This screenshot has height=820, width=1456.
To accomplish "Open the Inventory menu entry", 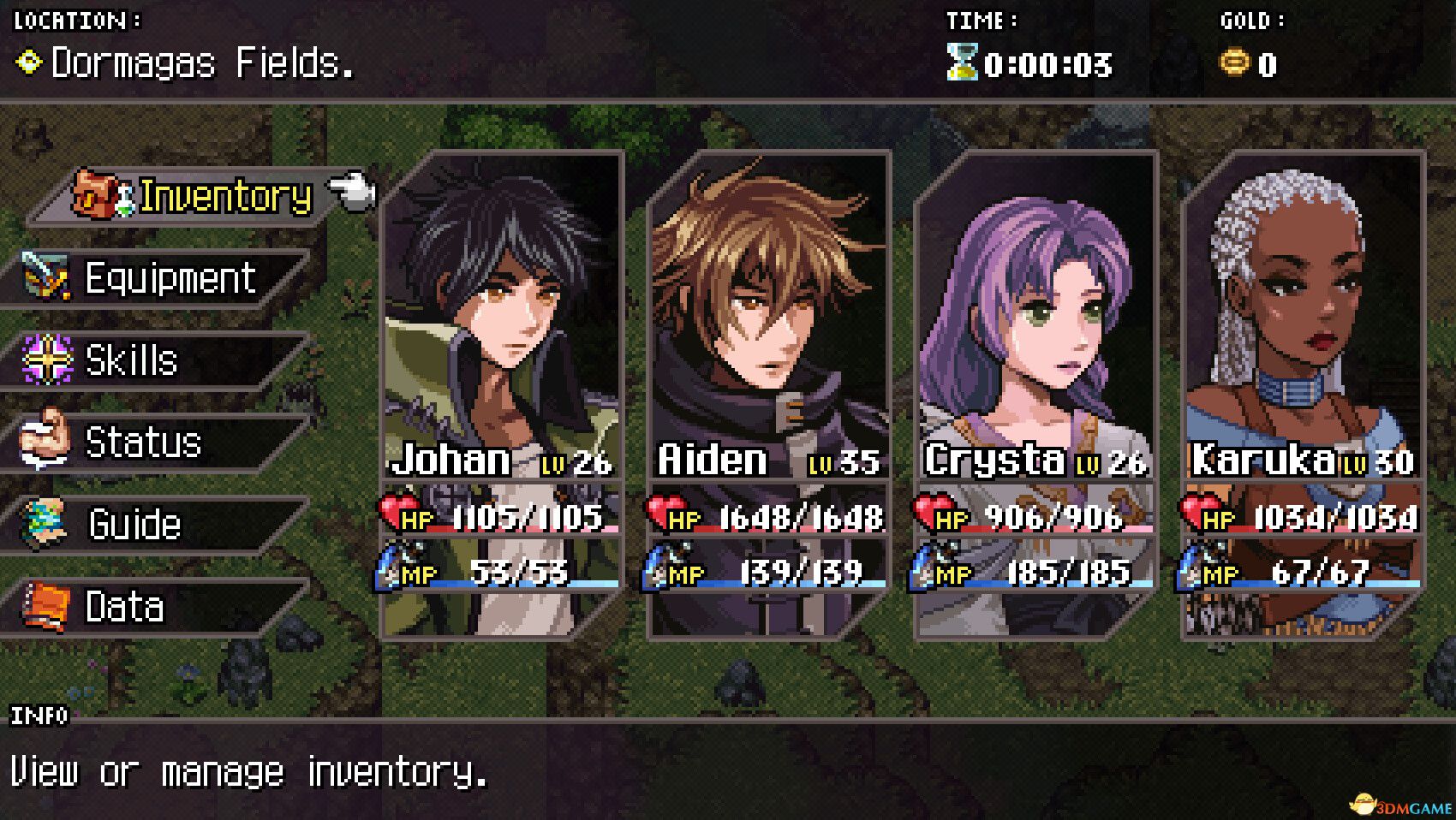I will [223, 195].
